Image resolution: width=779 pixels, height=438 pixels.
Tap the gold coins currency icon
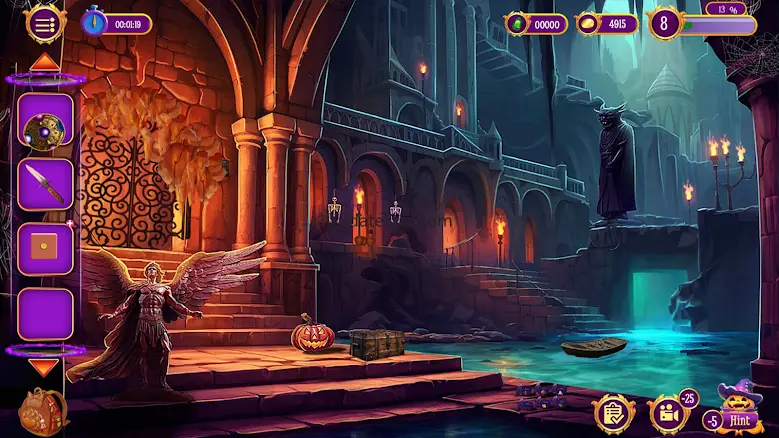tap(589, 24)
